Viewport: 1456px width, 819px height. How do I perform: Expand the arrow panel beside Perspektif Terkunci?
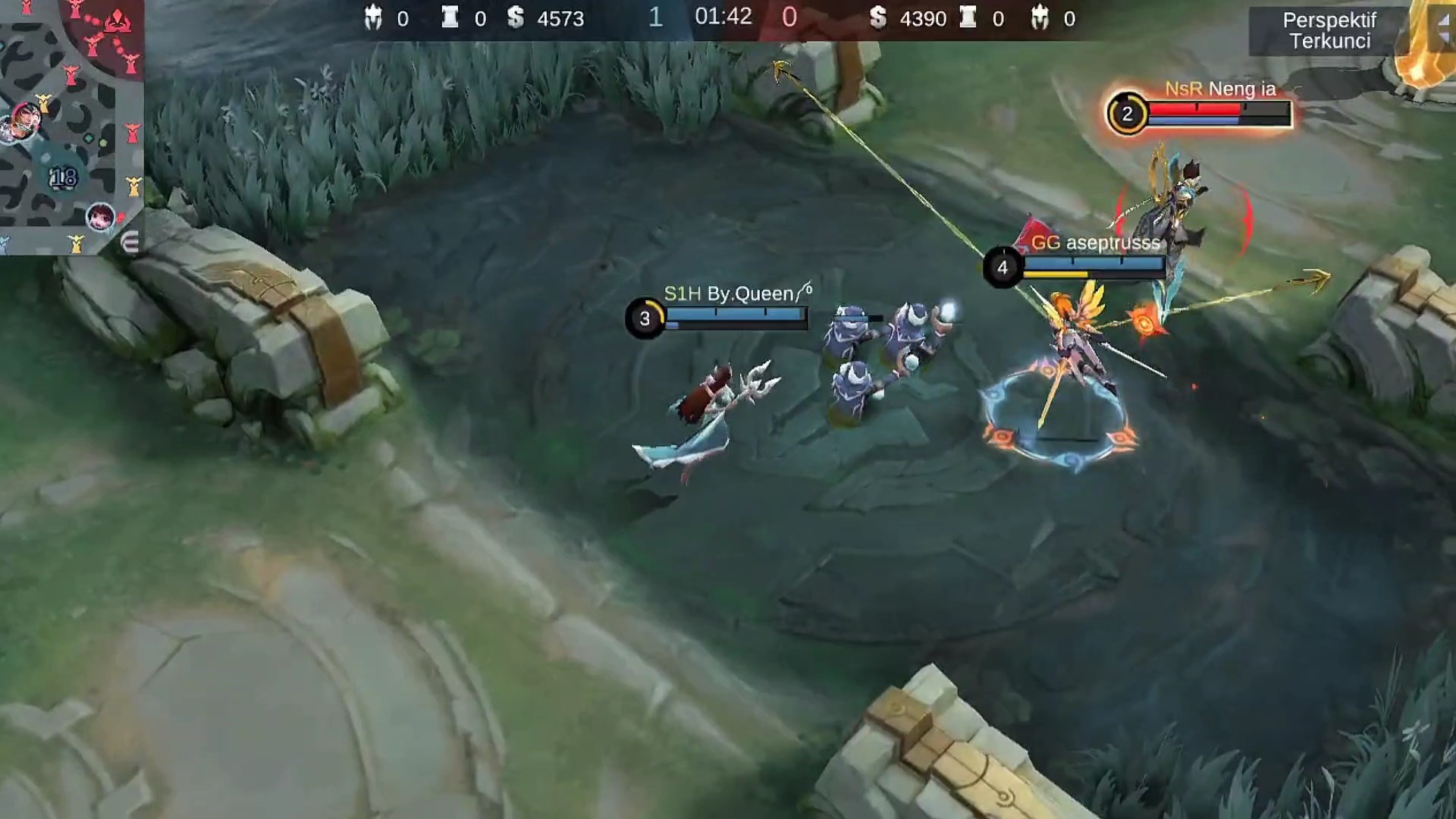(1442, 27)
